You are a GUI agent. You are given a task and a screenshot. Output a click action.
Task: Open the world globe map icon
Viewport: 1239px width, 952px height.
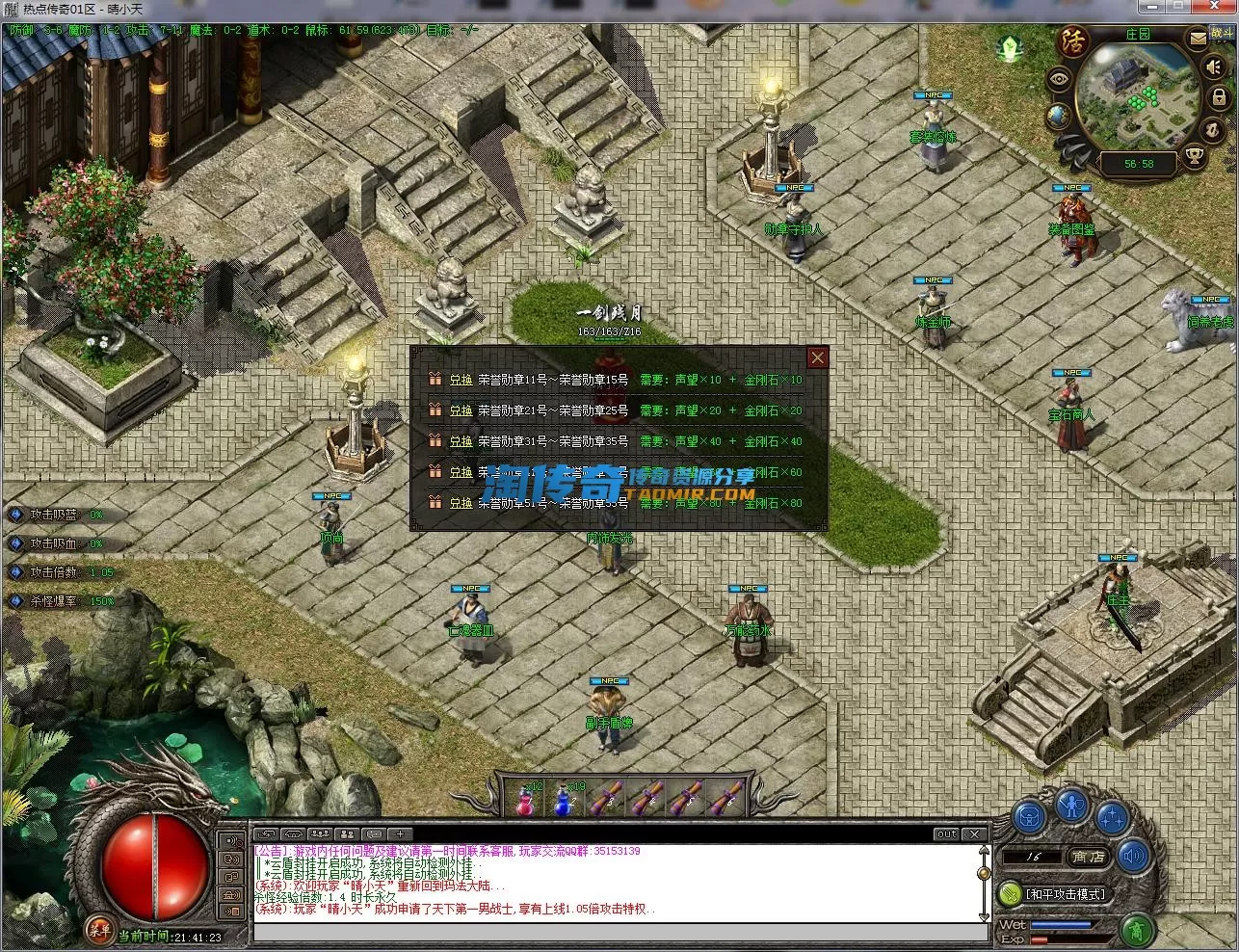[x=1058, y=117]
